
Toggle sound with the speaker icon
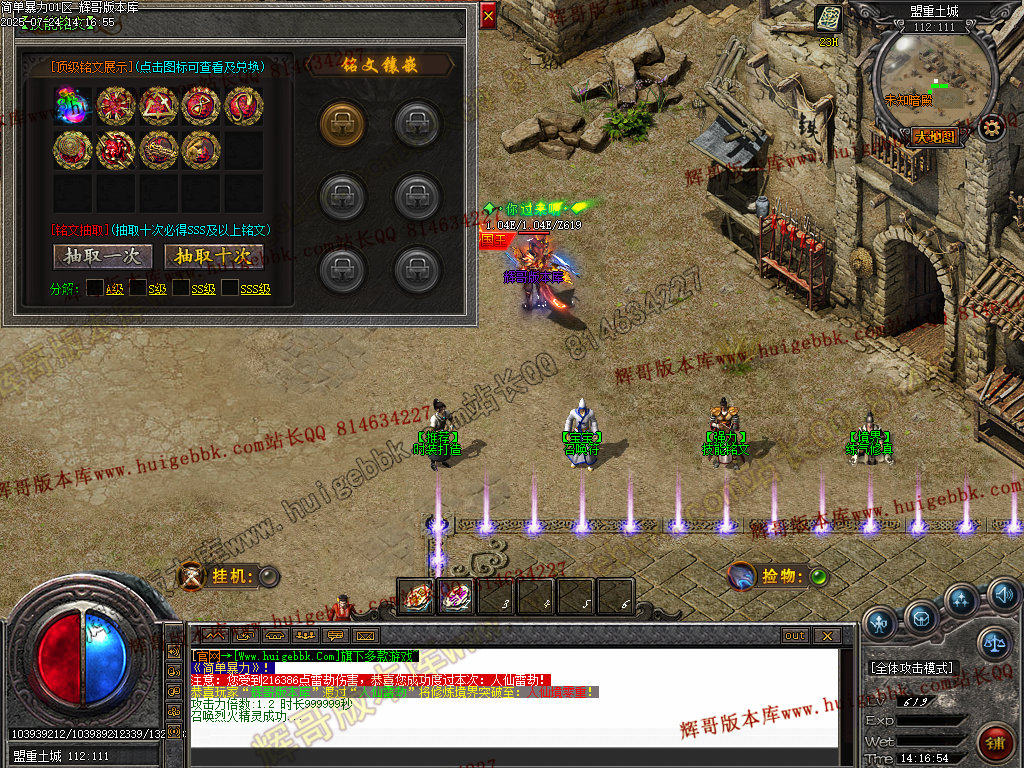1003,596
